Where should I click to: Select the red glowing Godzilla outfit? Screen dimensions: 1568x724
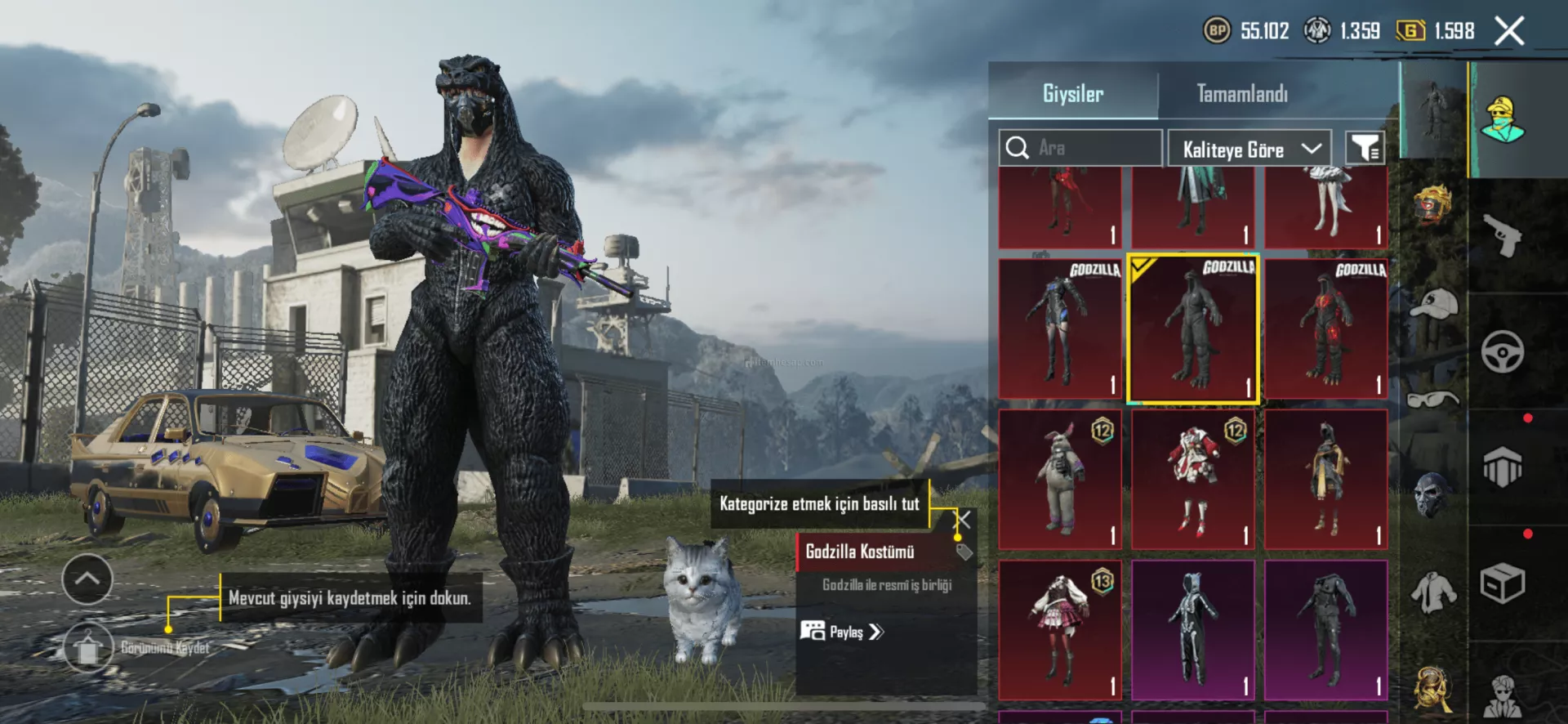[1325, 329]
